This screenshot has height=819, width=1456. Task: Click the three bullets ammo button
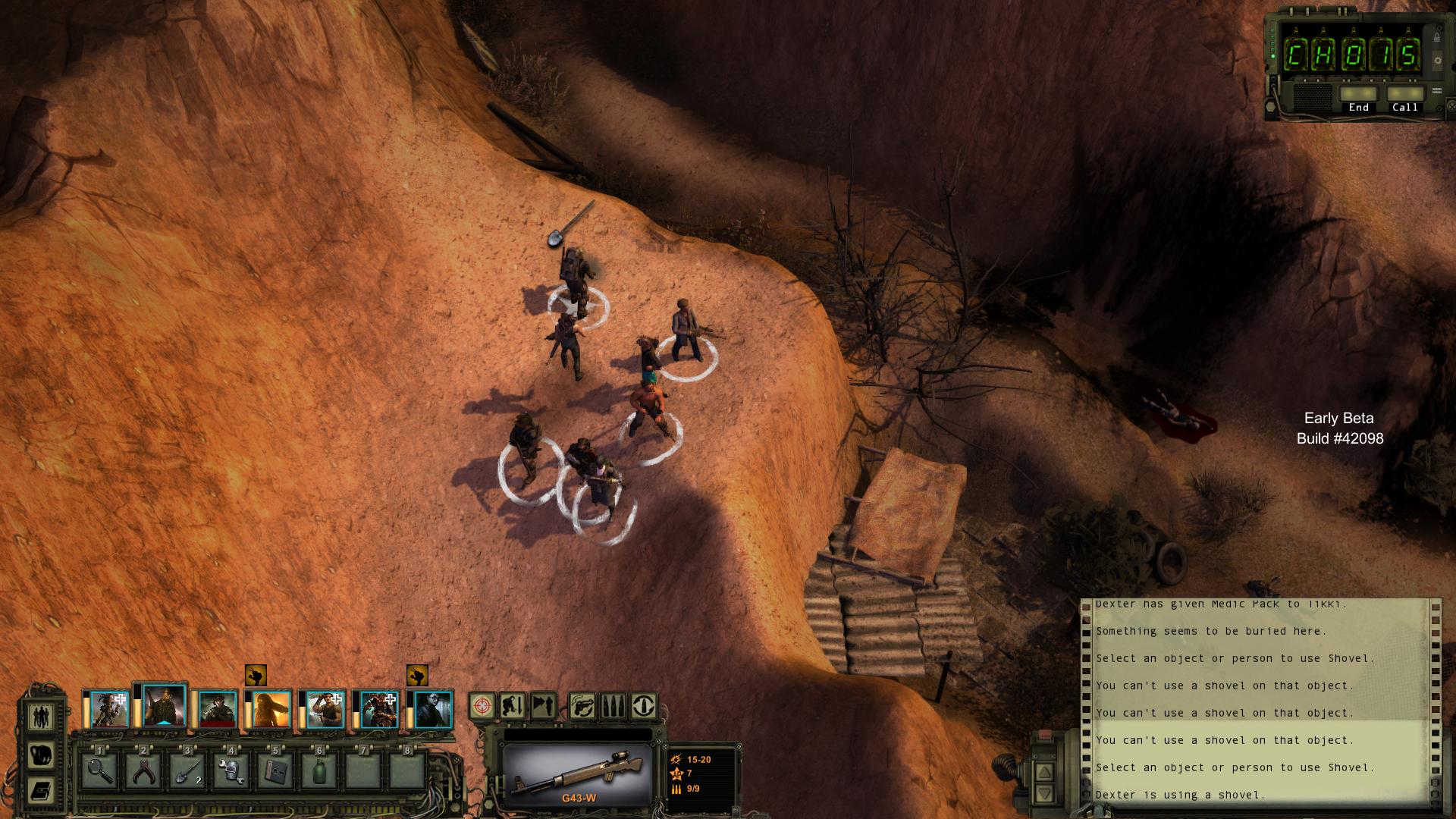[613, 707]
